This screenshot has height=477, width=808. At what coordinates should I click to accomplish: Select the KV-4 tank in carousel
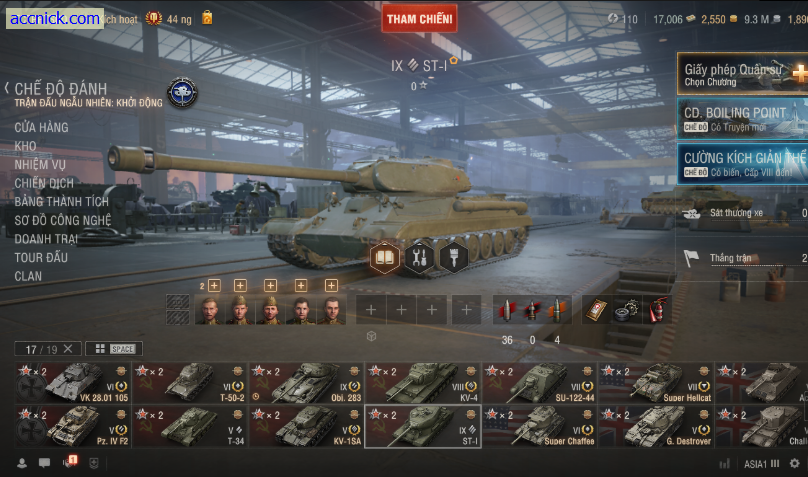422,383
